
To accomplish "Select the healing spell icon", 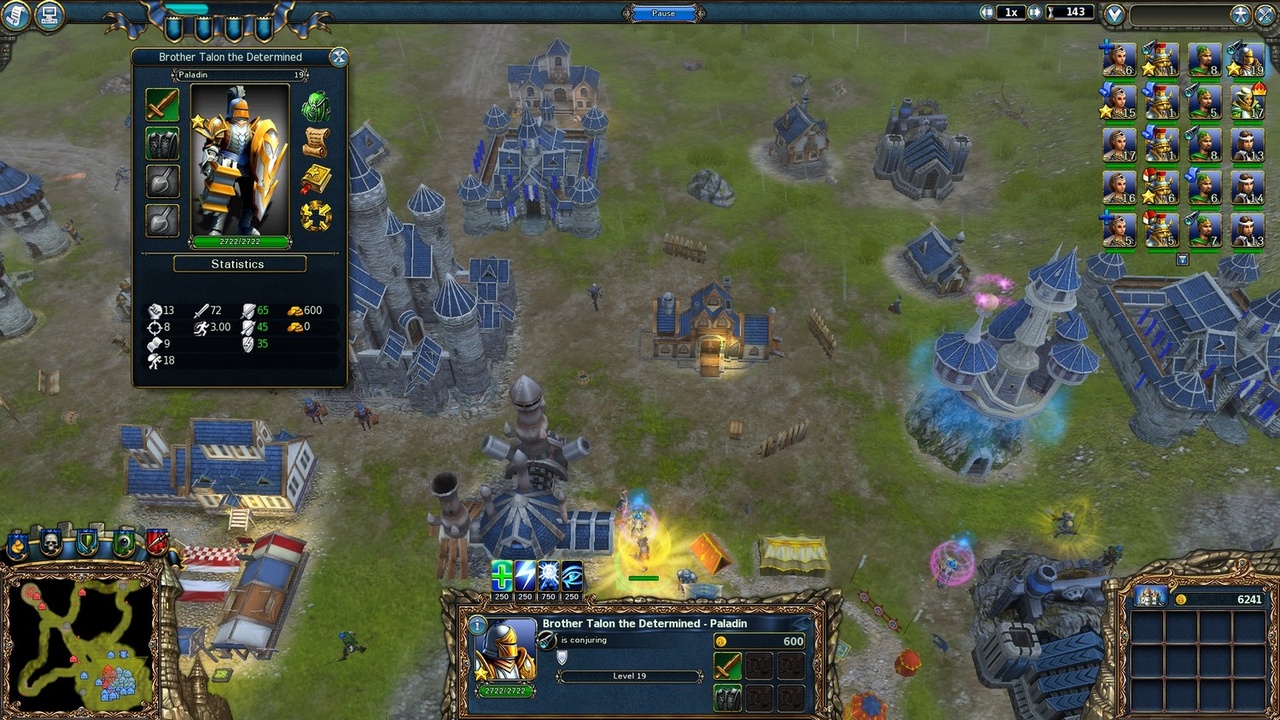I will [x=501, y=576].
